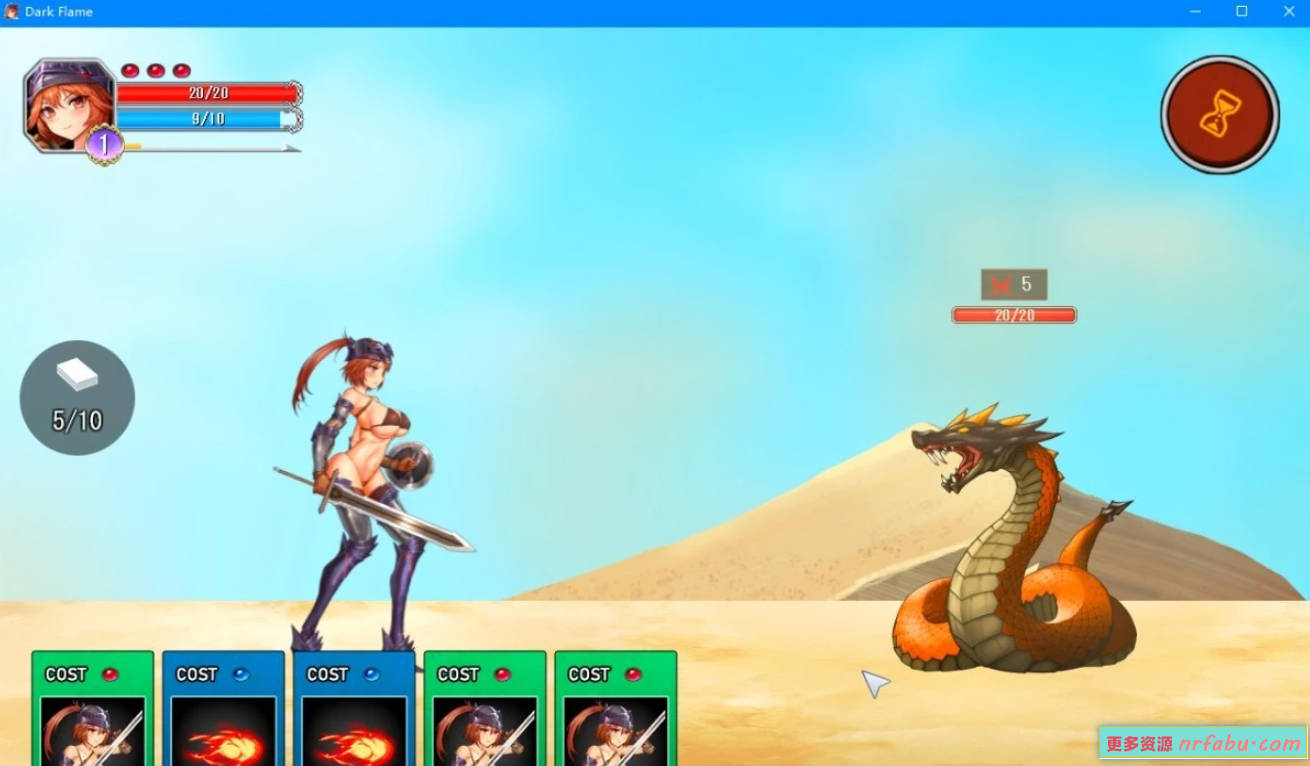
Task: Click the middle red action gem
Action: 155,69
